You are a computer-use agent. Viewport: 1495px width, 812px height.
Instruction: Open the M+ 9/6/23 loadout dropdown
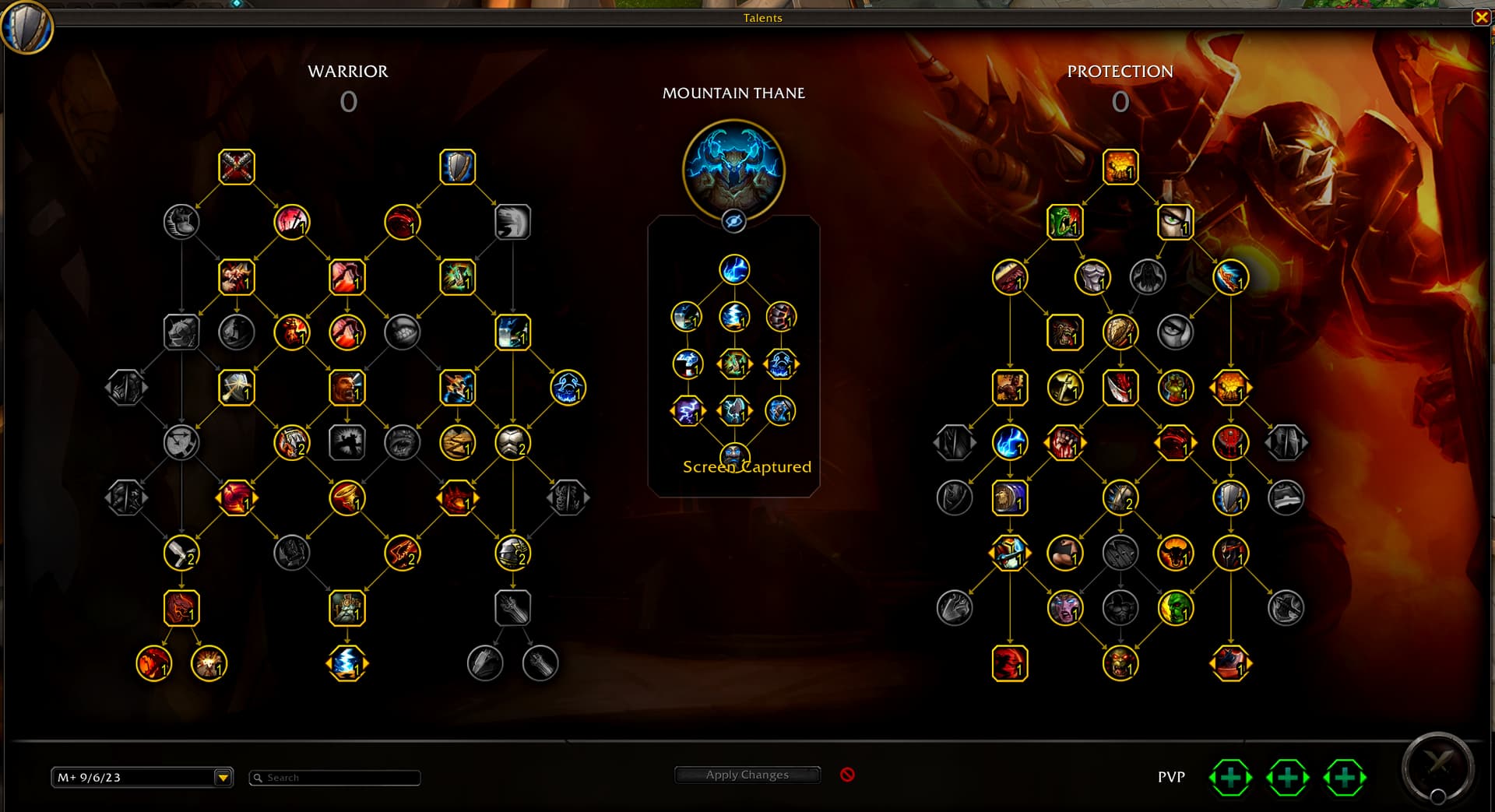[x=223, y=777]
